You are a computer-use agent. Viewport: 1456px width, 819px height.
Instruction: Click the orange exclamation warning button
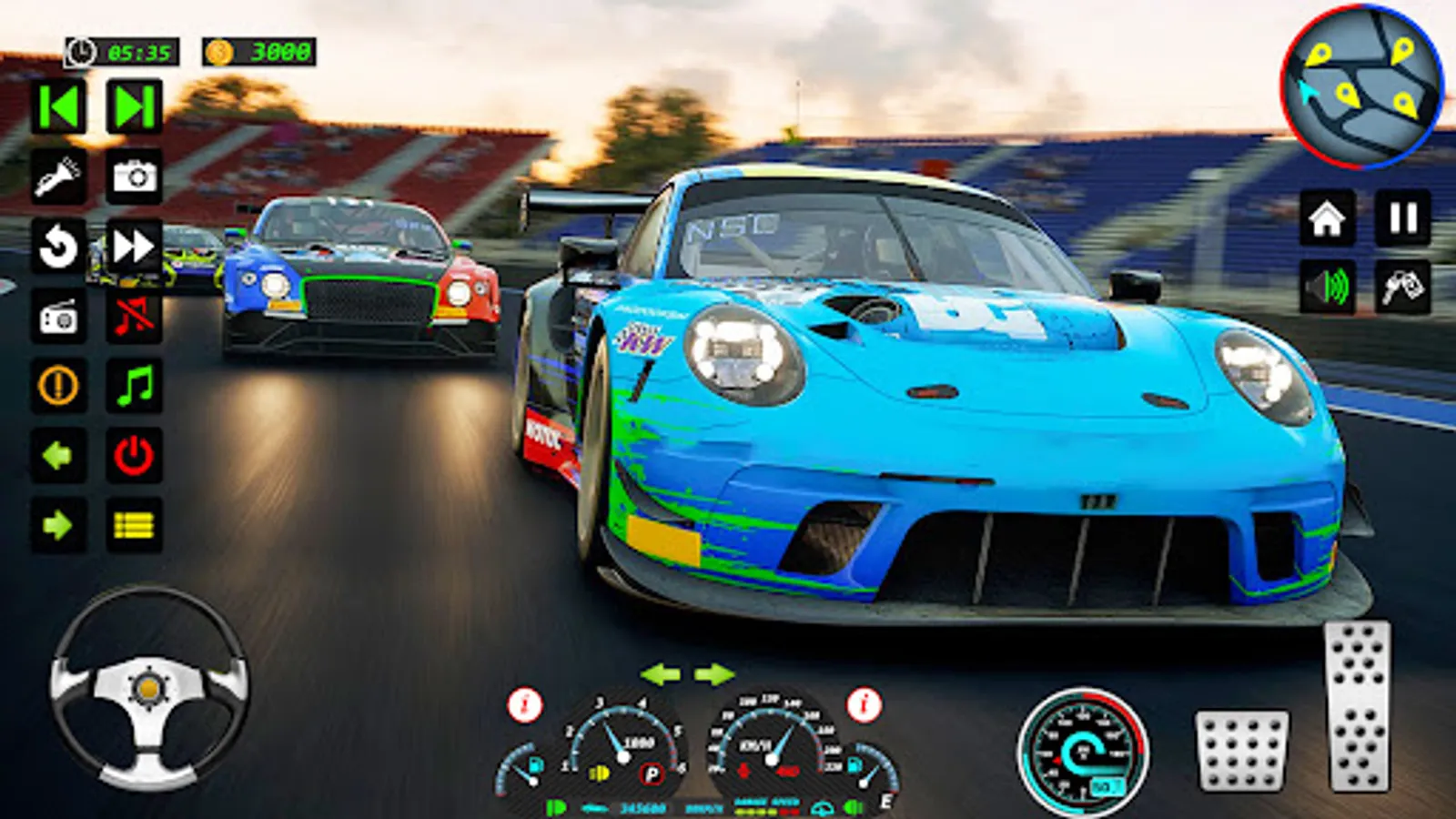coord(59,386)
